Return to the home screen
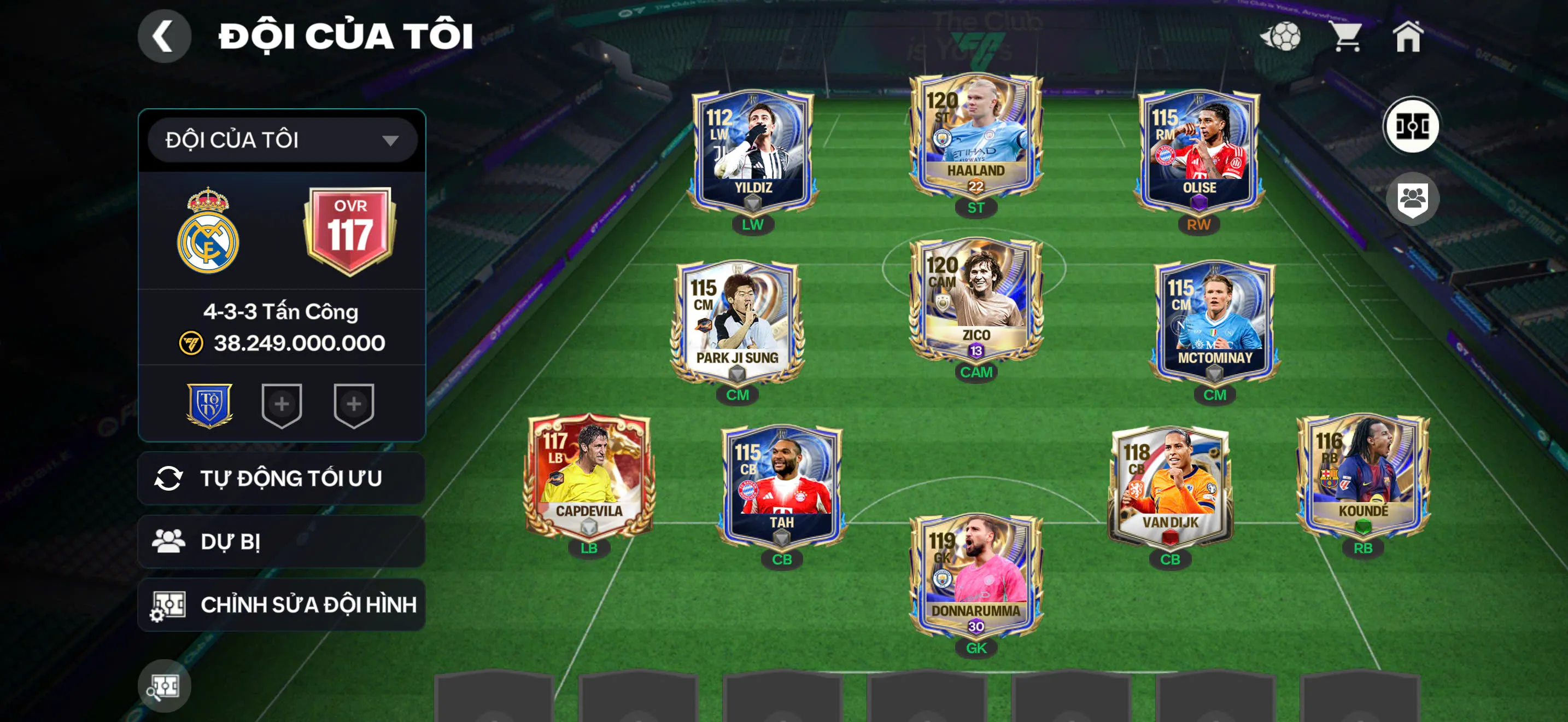 1407,37
